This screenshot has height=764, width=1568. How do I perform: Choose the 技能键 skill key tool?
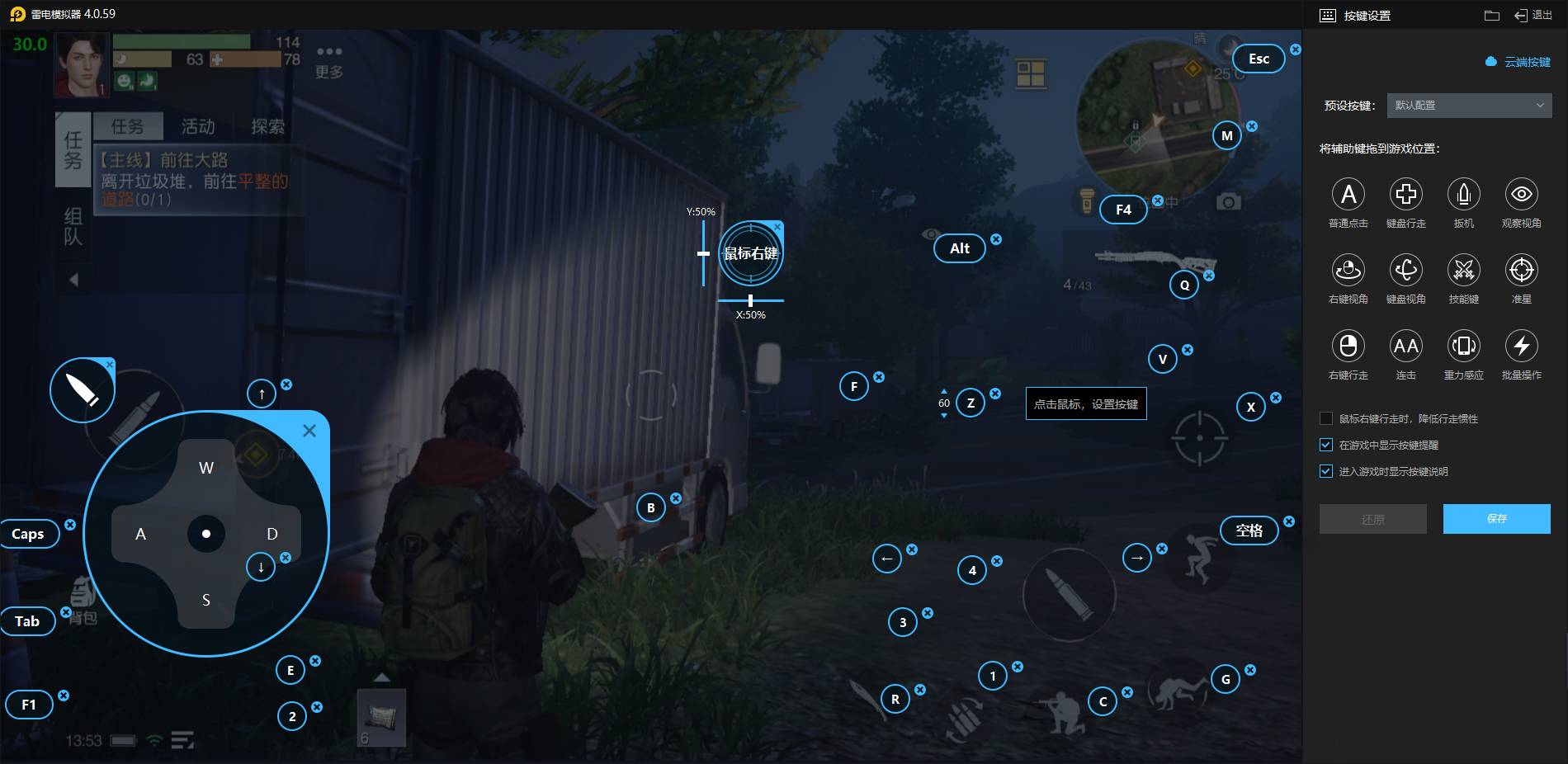1464,271
